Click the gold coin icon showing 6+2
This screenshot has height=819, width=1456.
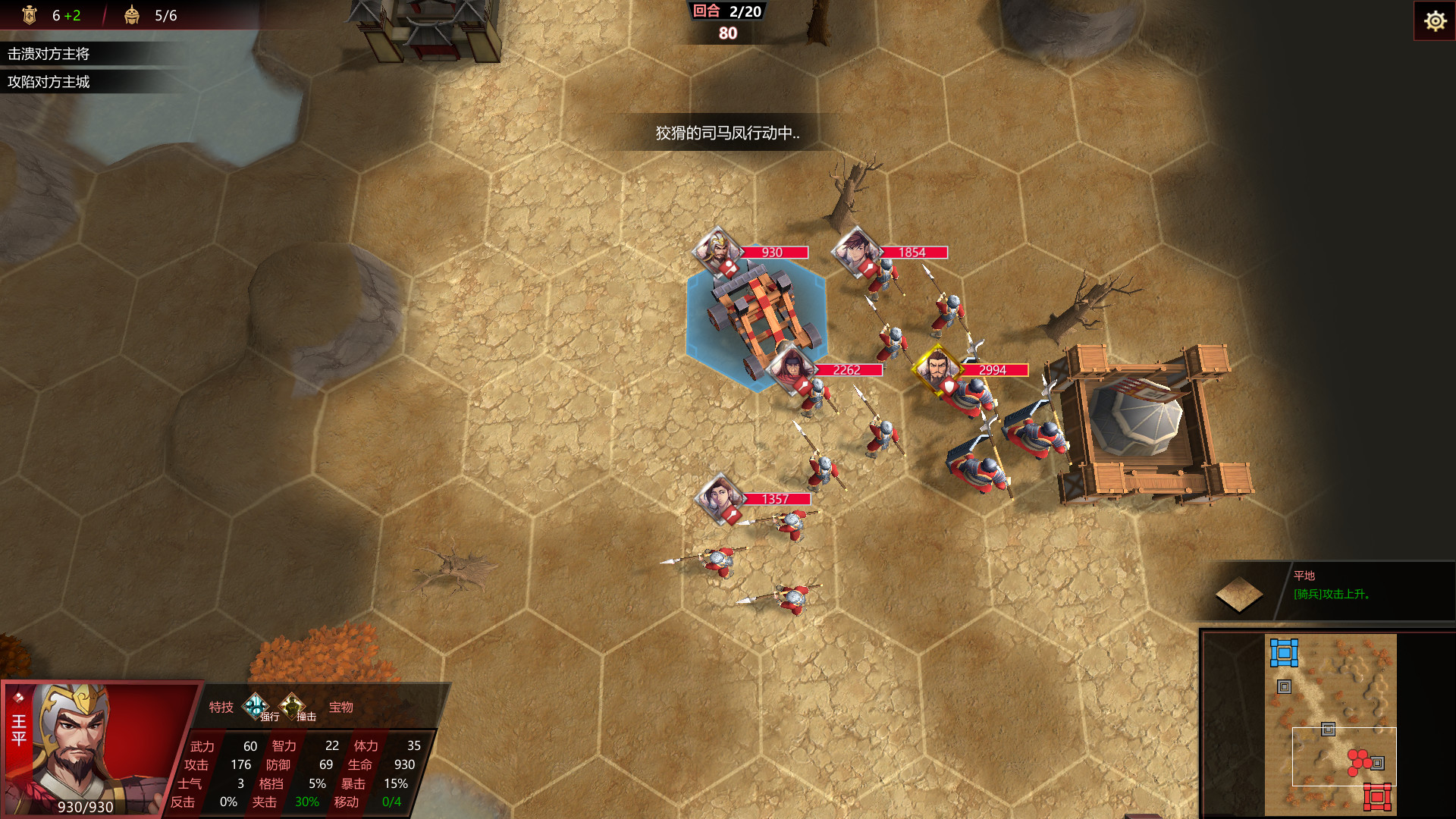(30, 14)
